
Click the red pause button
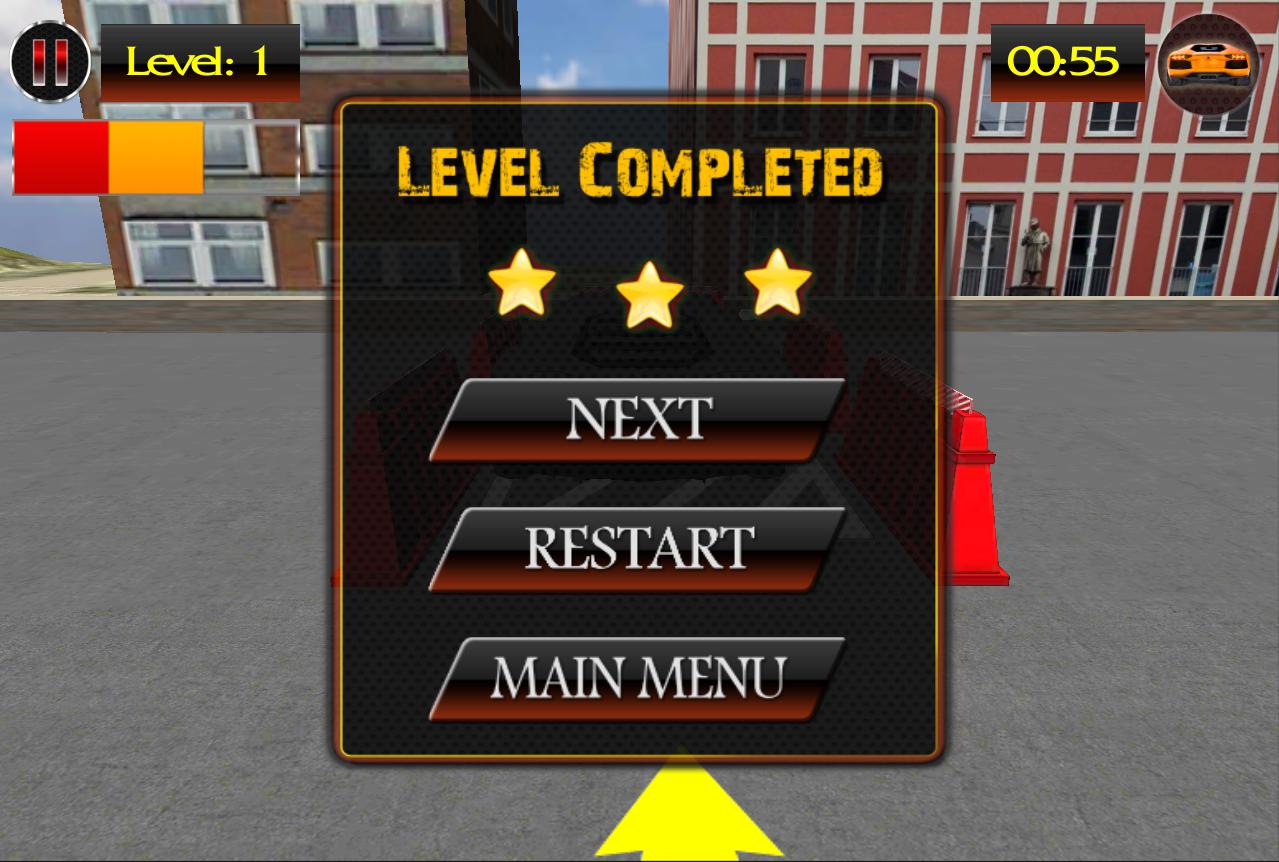[50, 62]
